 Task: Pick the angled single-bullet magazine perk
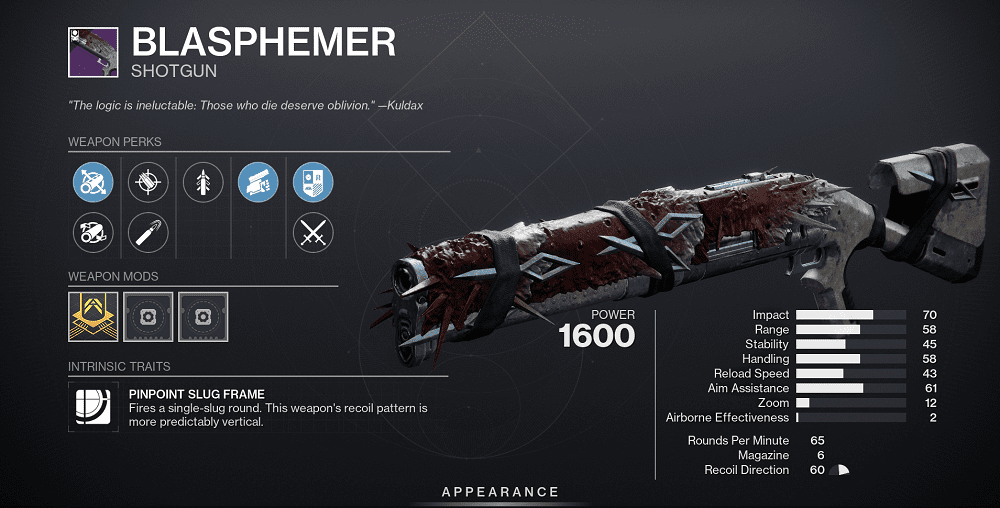click(148, 233)
